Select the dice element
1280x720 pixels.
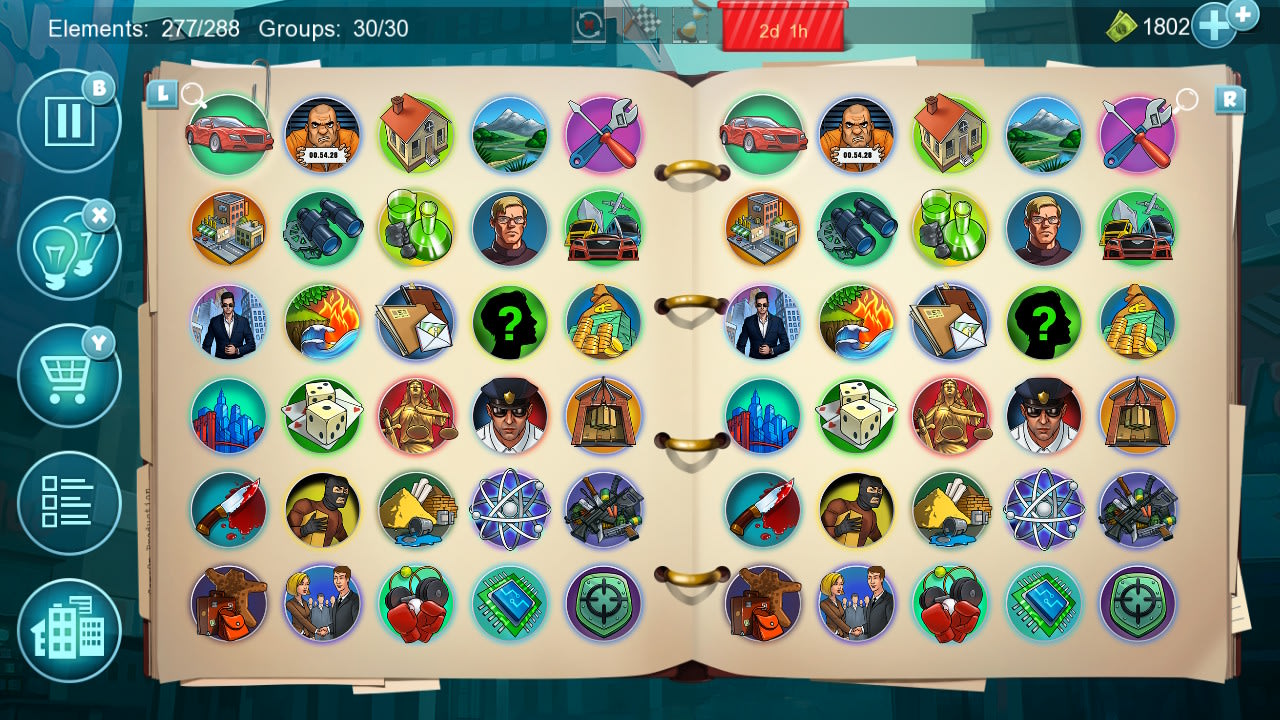pos(322,417)
